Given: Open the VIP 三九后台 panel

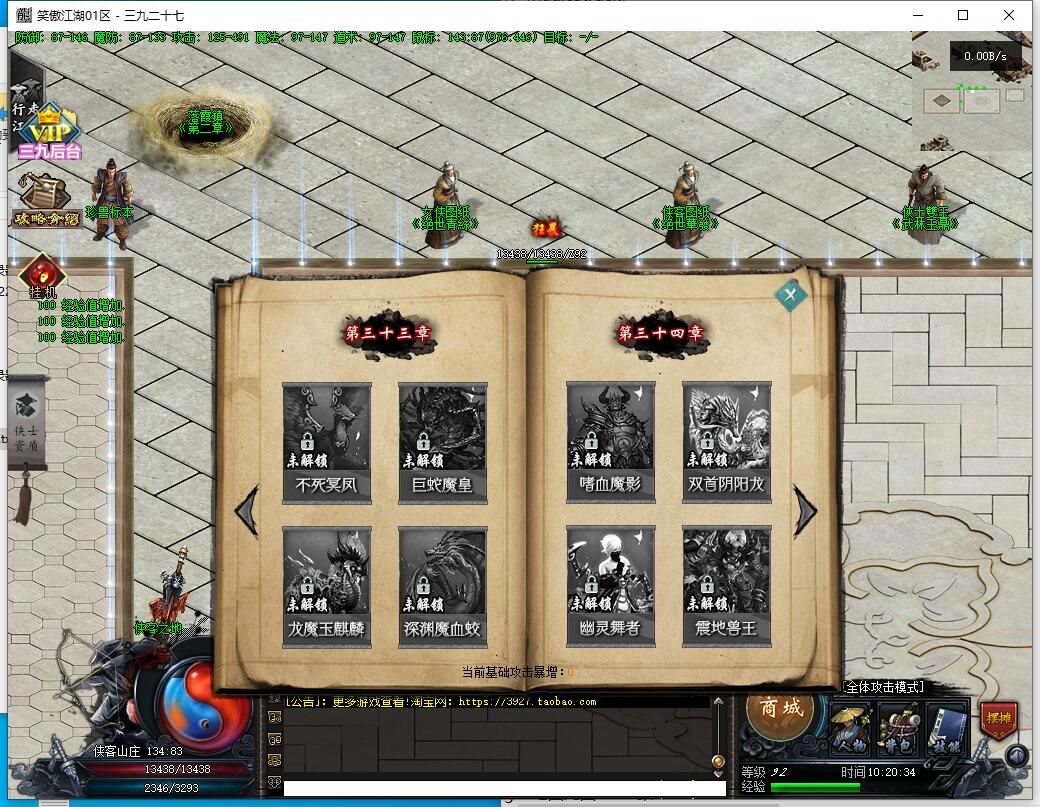Looking at the screenshot, I should click(x=46, y=133).
